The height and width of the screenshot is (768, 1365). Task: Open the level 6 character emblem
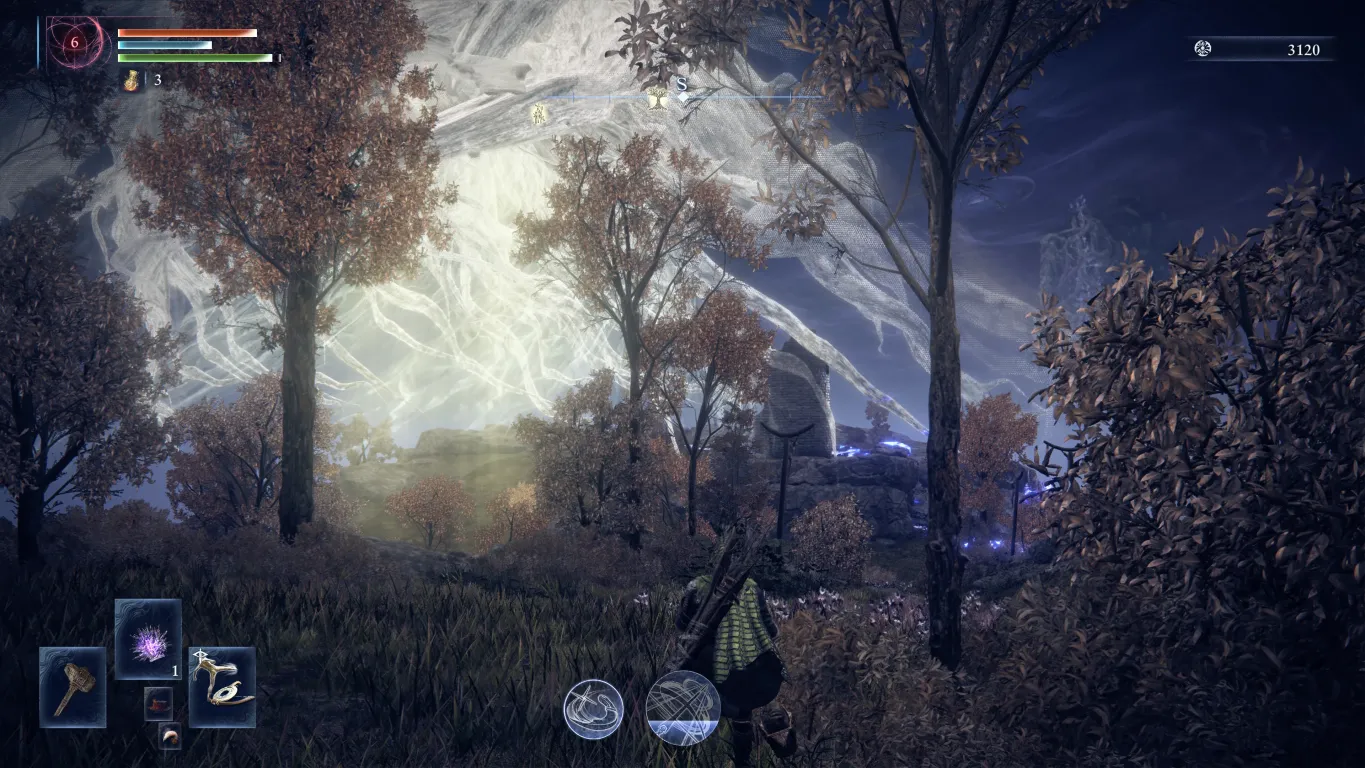(x=73, y=43)
